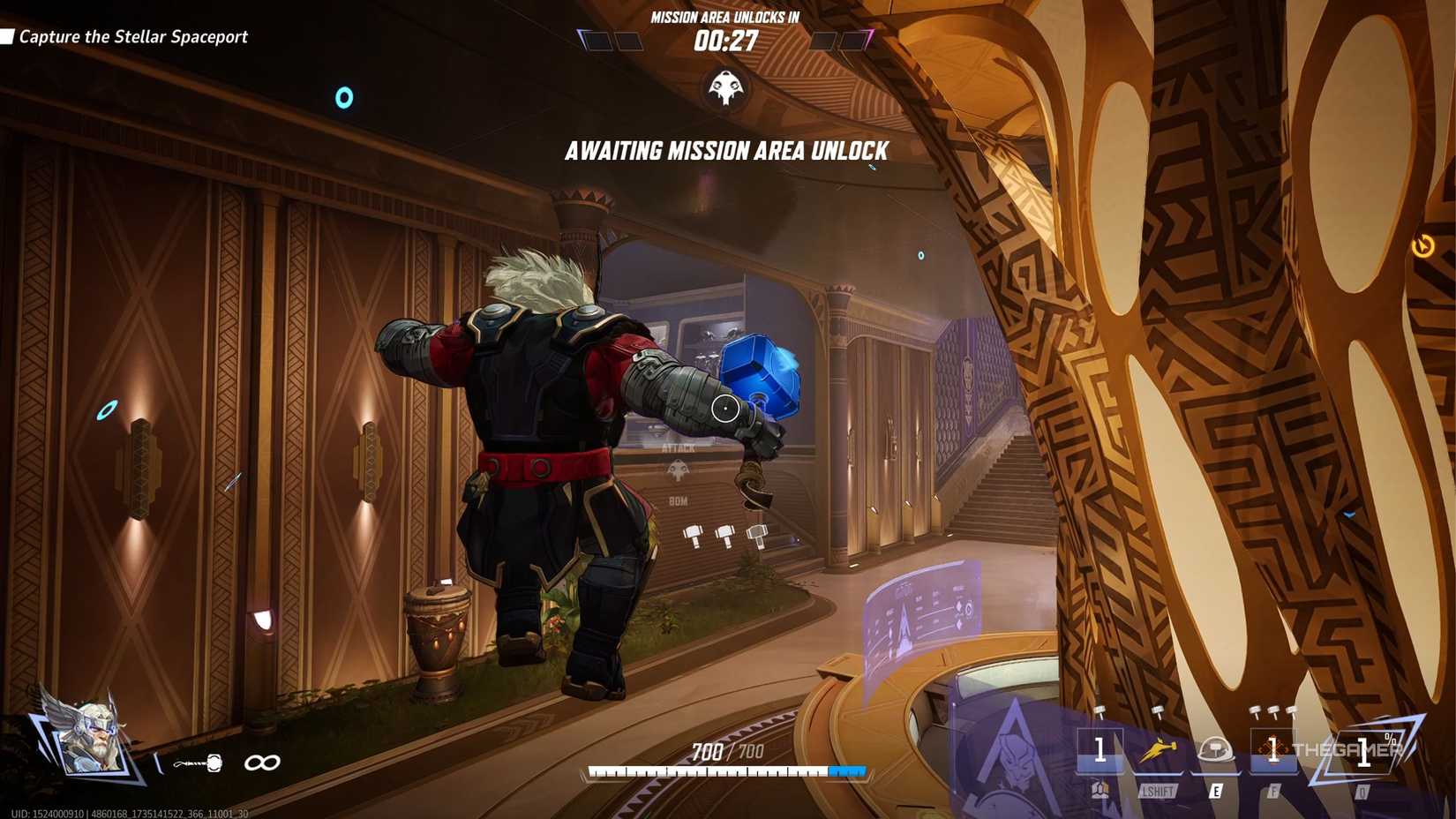Click the infinity ammo symbol
Screen dimensions: 1456x819
point(263,763)
